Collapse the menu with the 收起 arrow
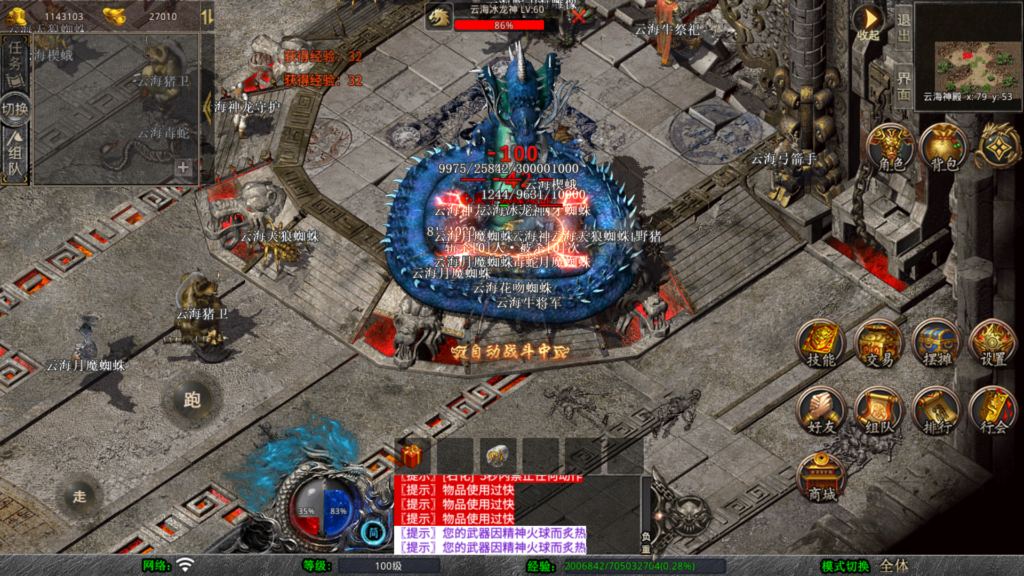This screenshot has width=1024, height=576. point(868,23)
